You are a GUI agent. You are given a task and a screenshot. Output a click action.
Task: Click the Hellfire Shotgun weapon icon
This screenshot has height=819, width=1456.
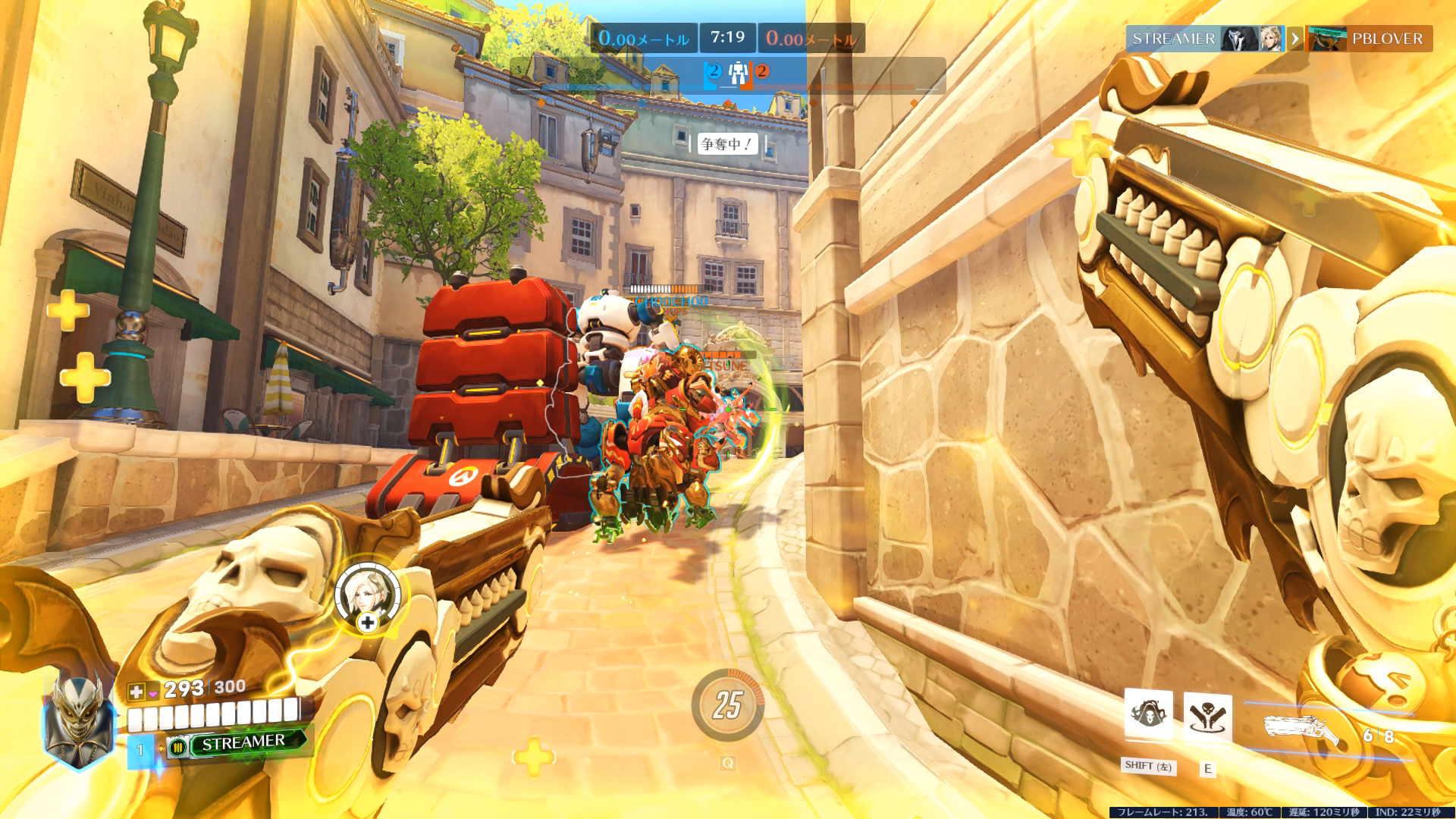click(x=1301, y=730)
